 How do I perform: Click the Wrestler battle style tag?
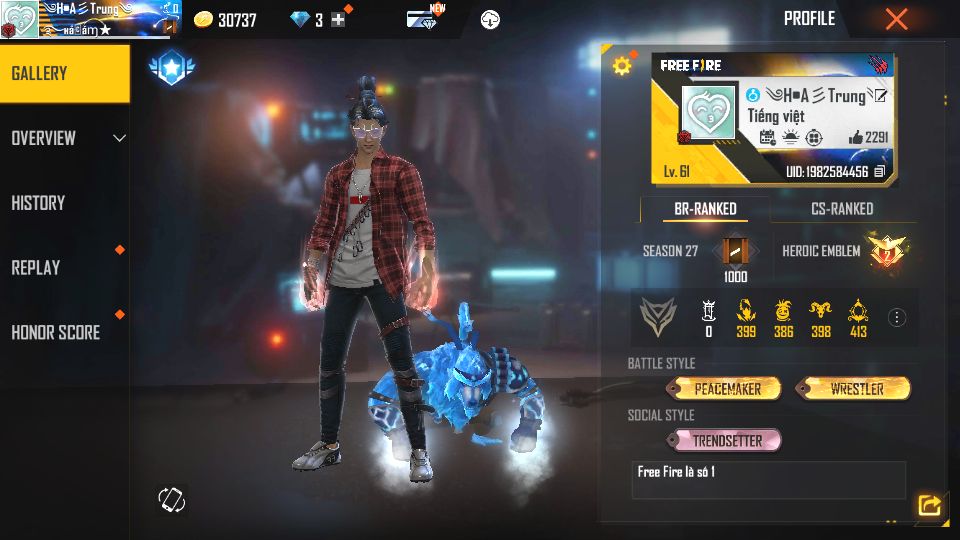(x=855, y=388)
